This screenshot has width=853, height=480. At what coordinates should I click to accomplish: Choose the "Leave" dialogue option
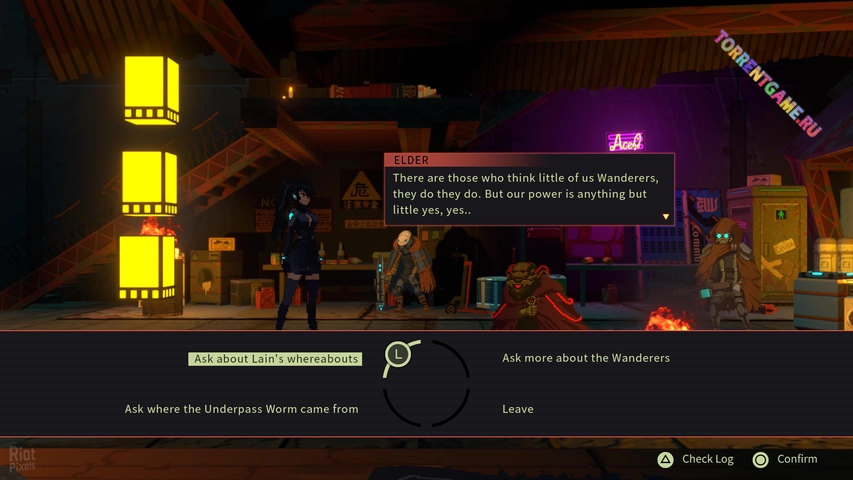(x=517, y=409)
